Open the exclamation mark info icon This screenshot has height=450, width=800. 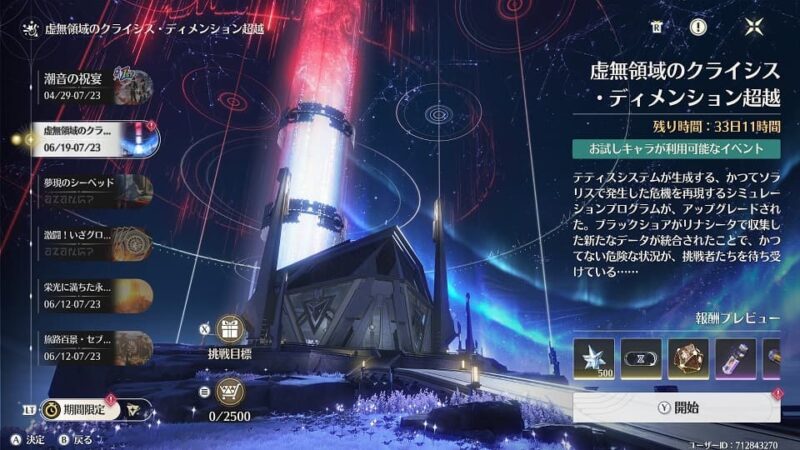[697, 27]
